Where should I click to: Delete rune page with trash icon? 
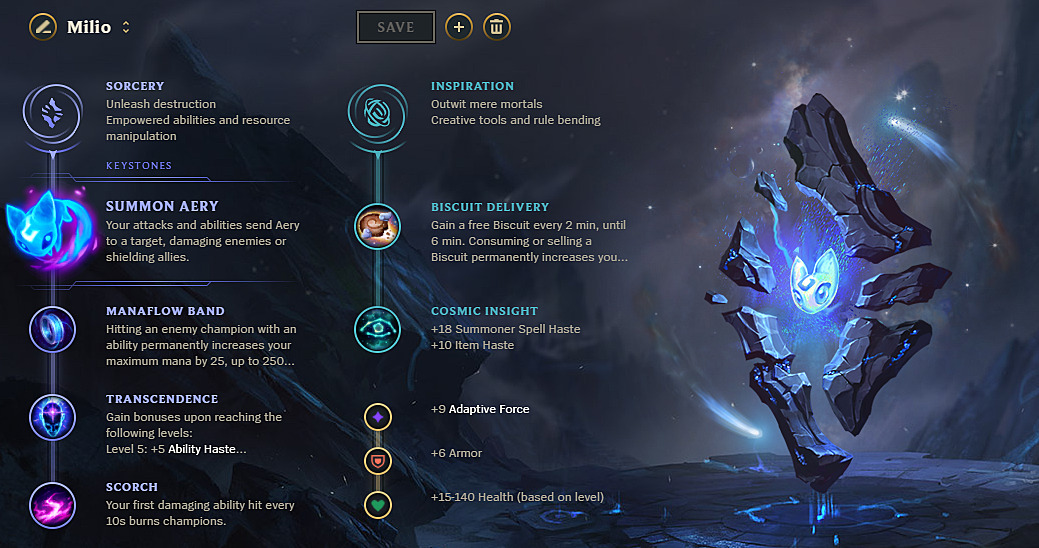tap(497, 27)
